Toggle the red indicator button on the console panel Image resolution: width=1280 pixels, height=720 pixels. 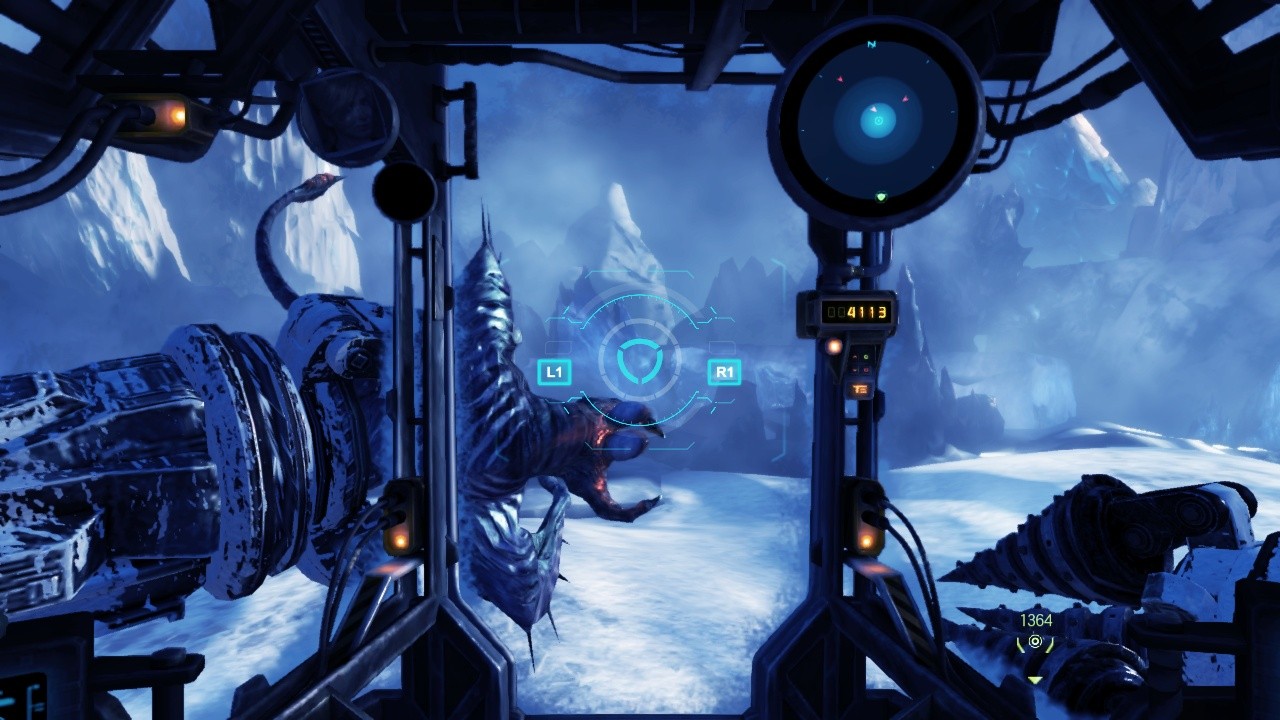coord(866,370)
